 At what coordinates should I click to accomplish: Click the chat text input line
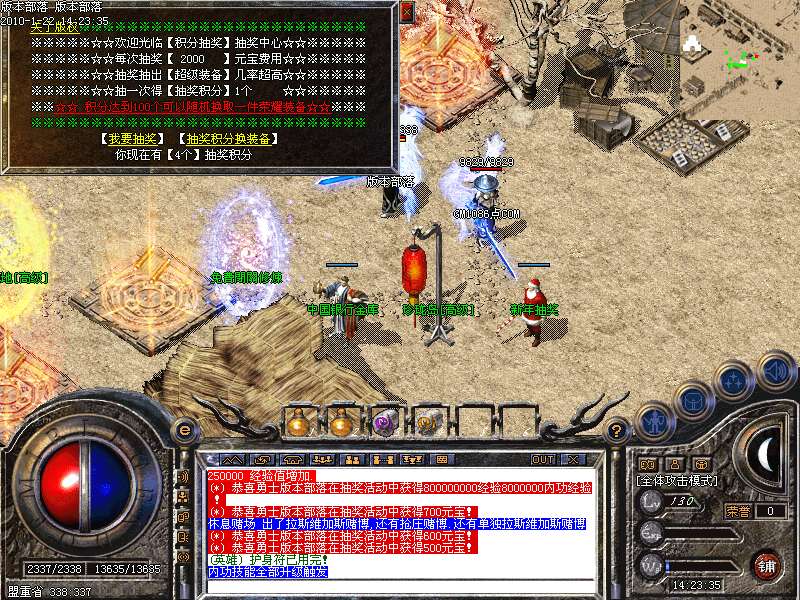[x=400, y=587]
